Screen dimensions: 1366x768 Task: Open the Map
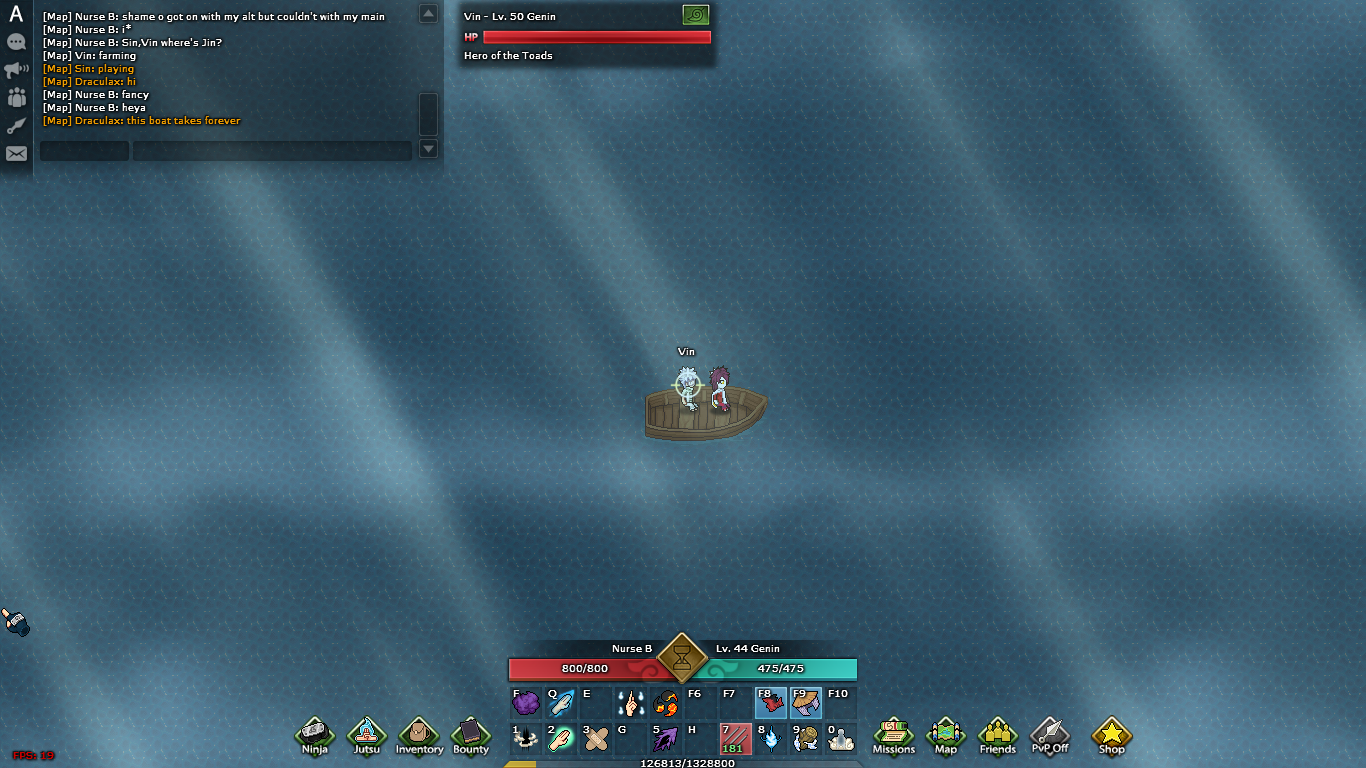(945, 735)
